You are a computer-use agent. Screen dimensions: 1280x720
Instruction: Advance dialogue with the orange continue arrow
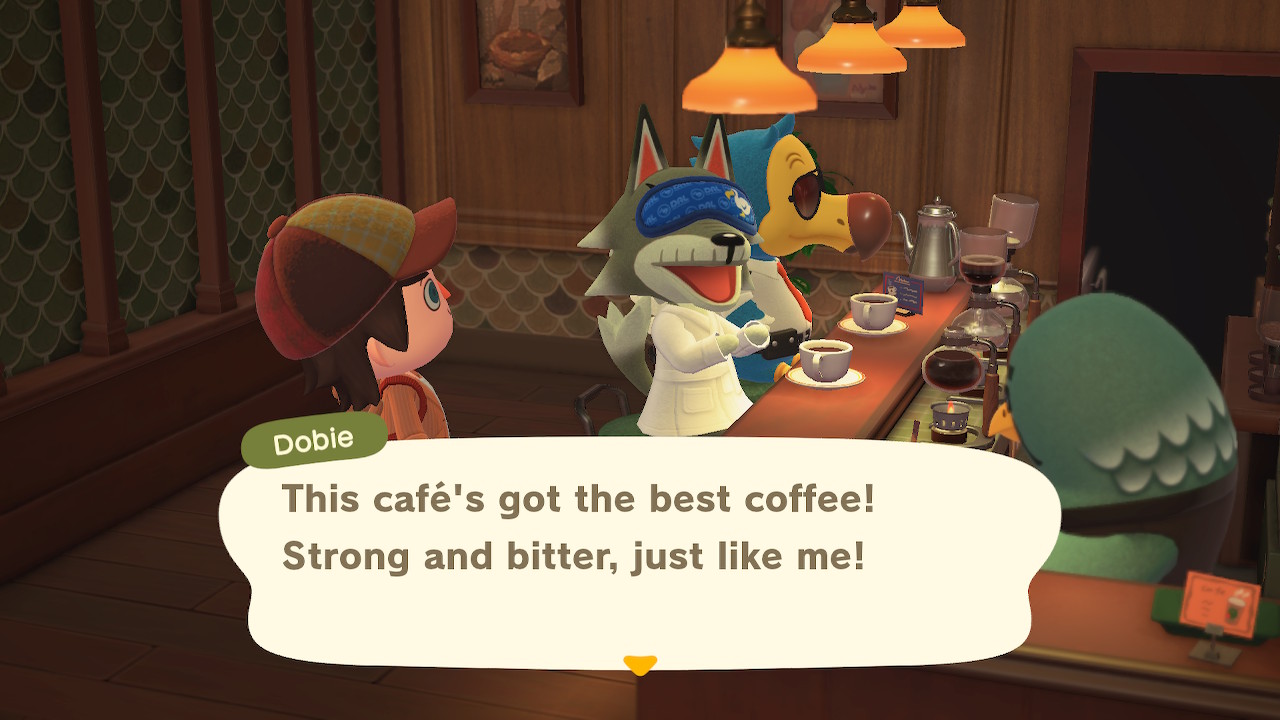[639, 664]
